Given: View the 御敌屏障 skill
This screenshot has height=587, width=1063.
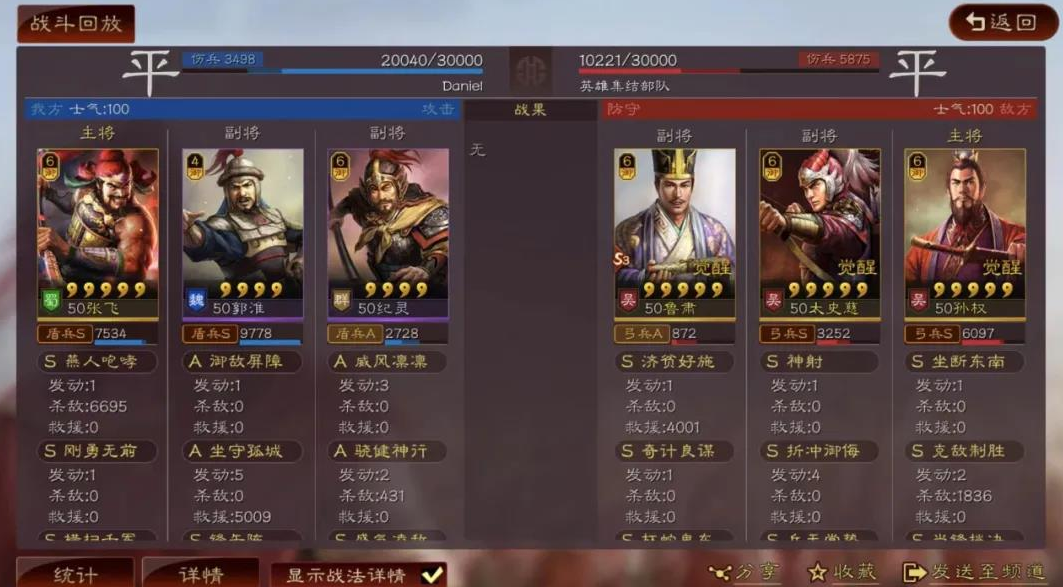Looking at the screenshot, I should coord(243,361).
